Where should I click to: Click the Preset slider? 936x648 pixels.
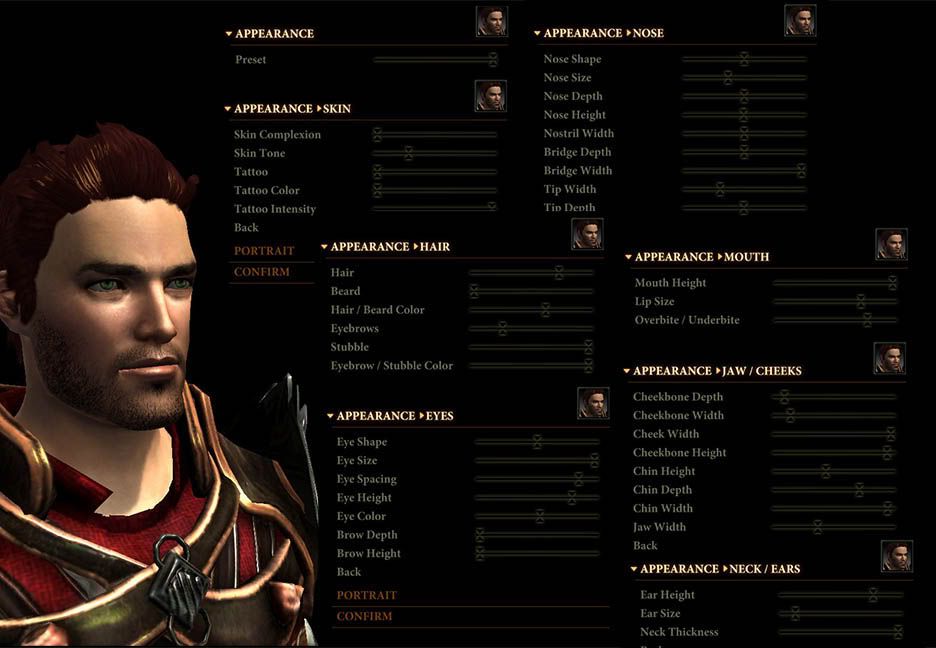(x=434, y=60)
